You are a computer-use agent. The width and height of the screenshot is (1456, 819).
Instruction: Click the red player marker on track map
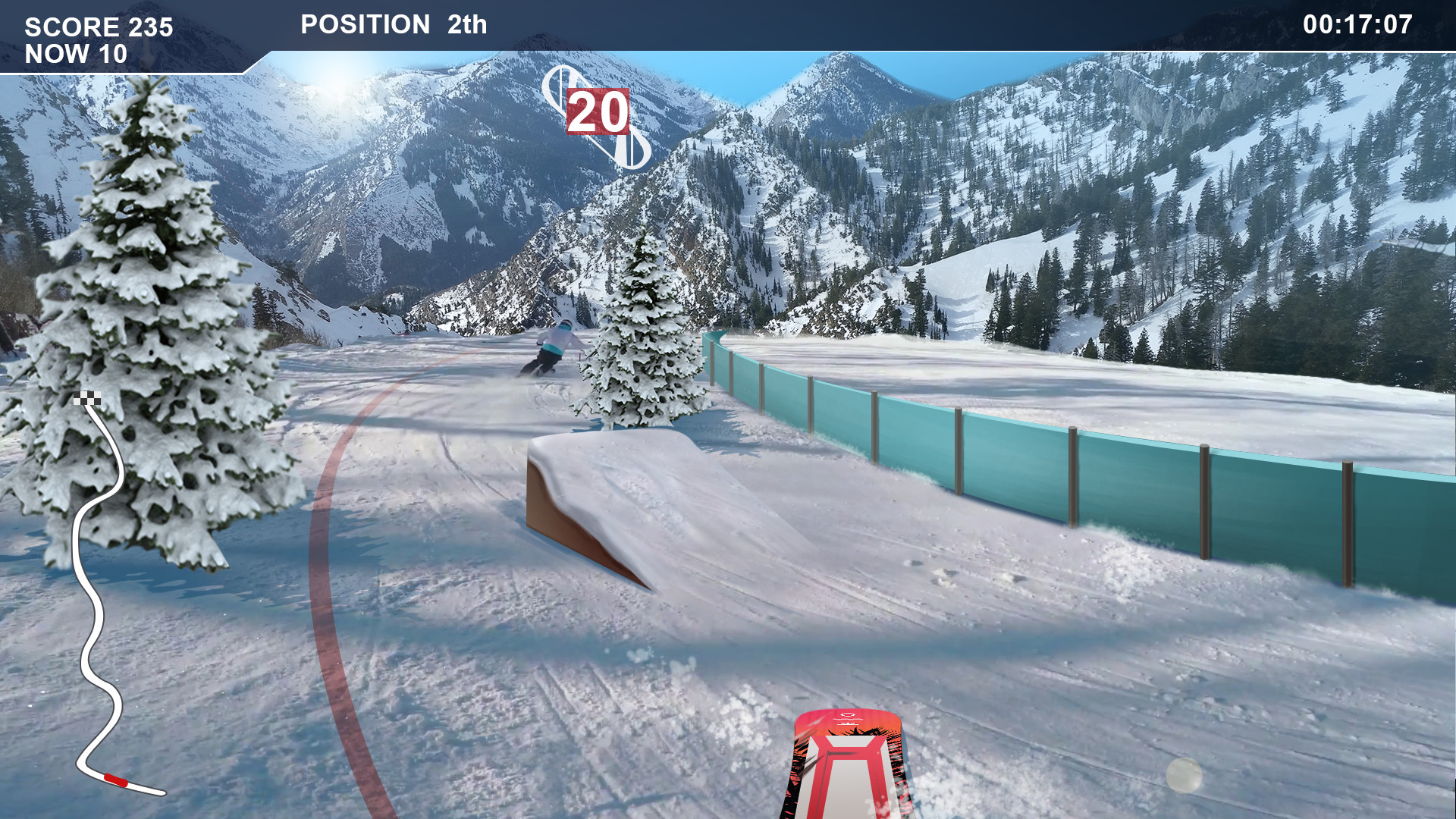pos(116,780)
